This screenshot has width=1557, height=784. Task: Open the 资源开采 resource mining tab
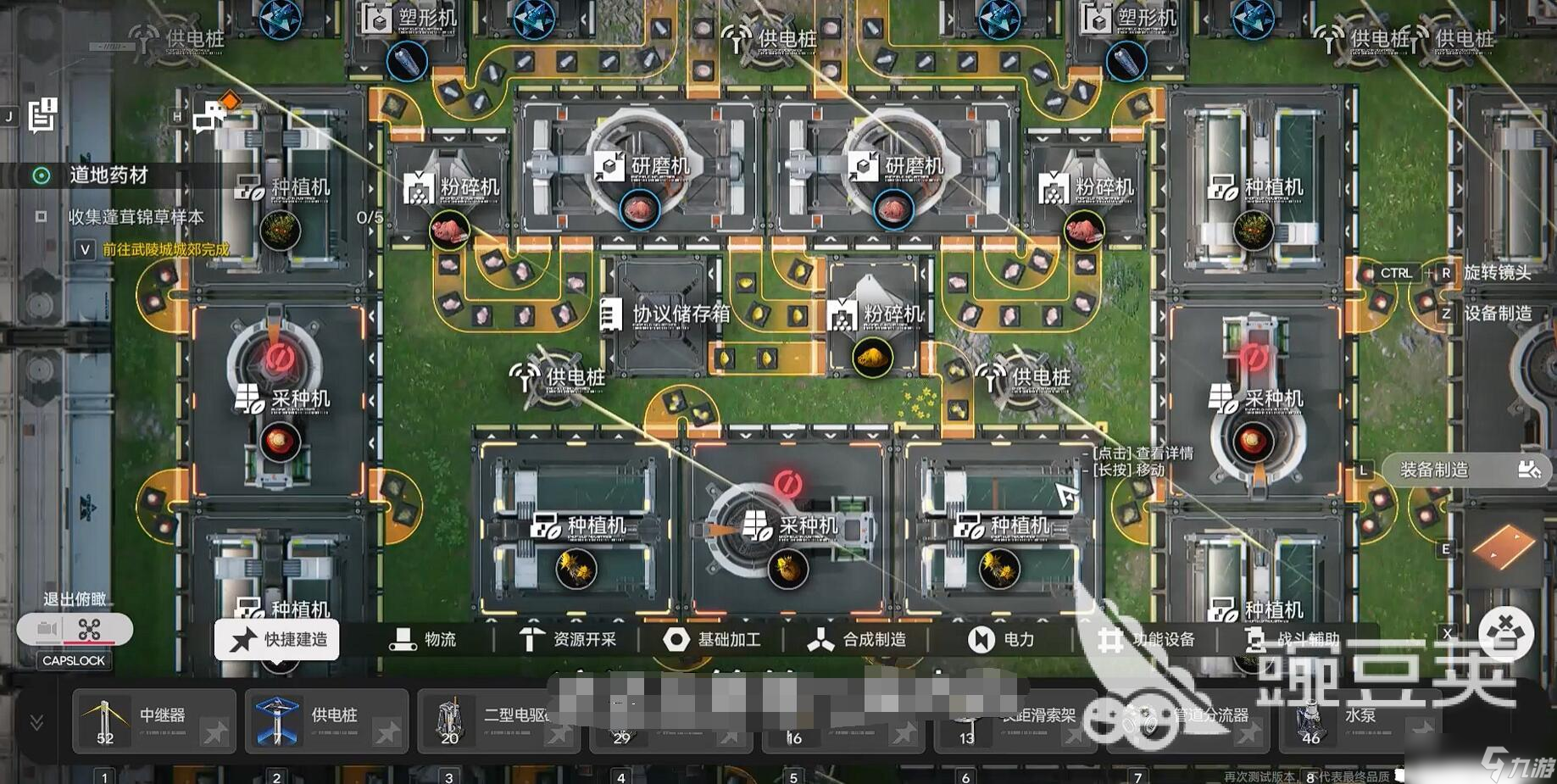567,640
